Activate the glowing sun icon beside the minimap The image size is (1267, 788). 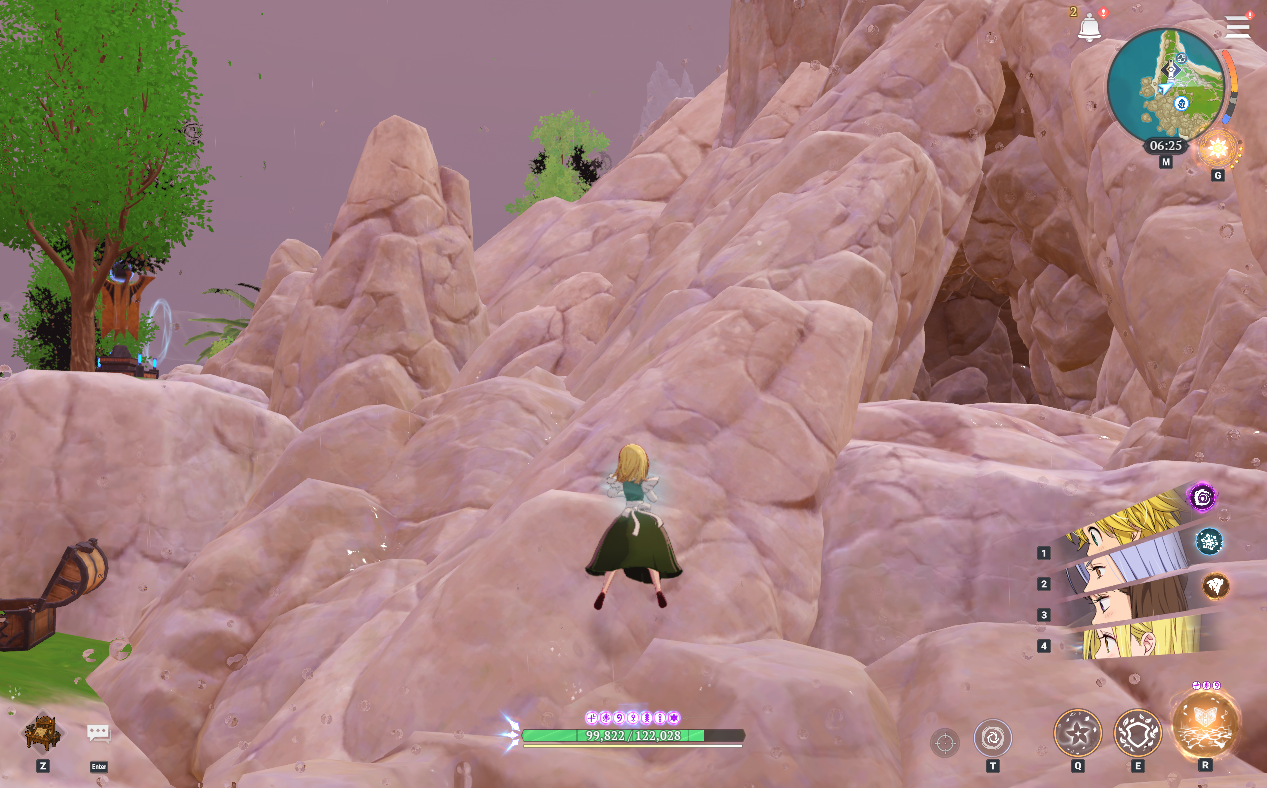1217,150
